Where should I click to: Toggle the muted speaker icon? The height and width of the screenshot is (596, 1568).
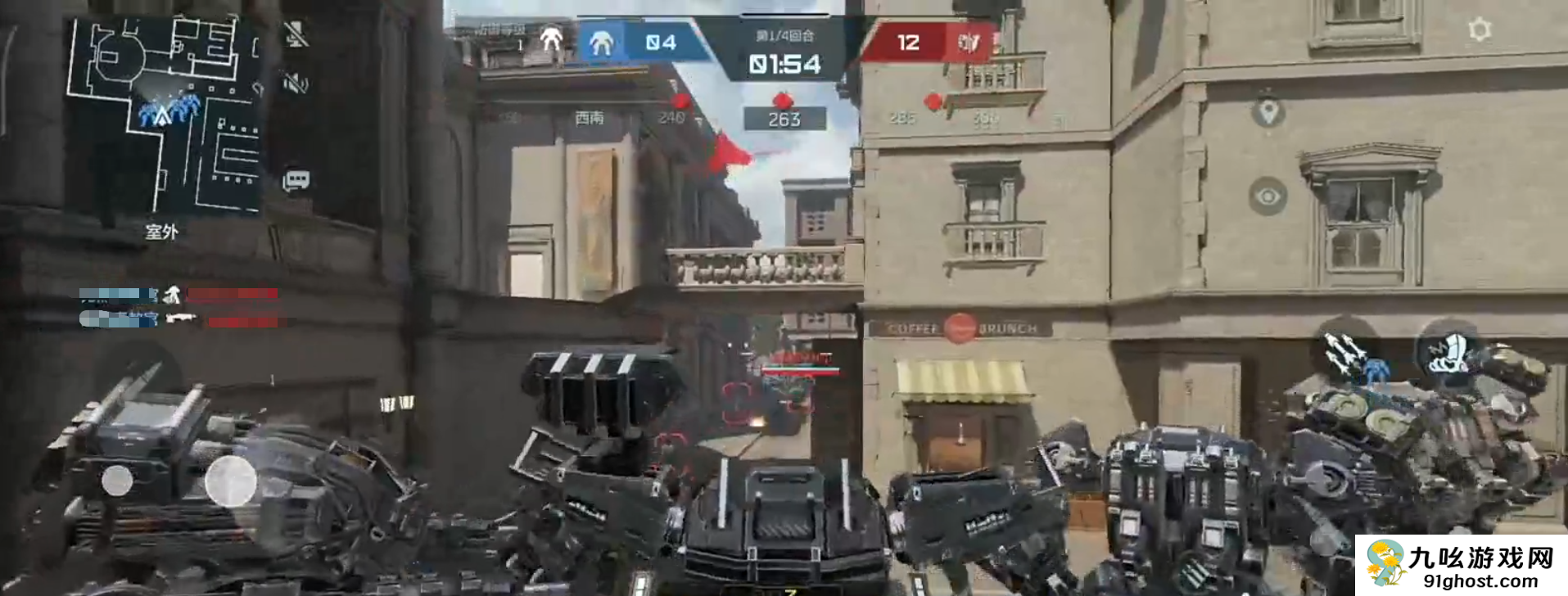click(x=296, y=82)
